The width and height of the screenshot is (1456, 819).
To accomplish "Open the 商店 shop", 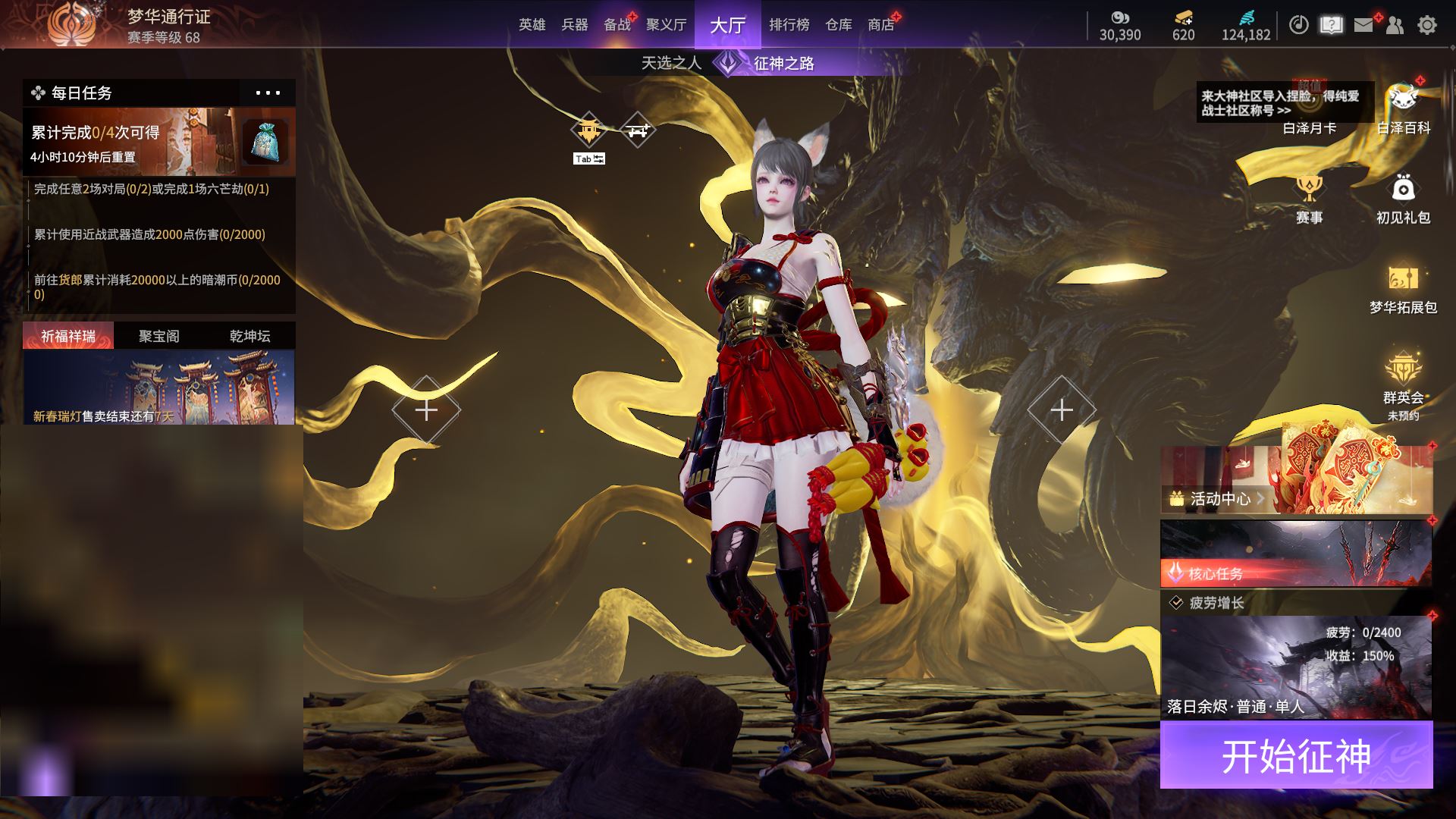I will coord(880,25).
